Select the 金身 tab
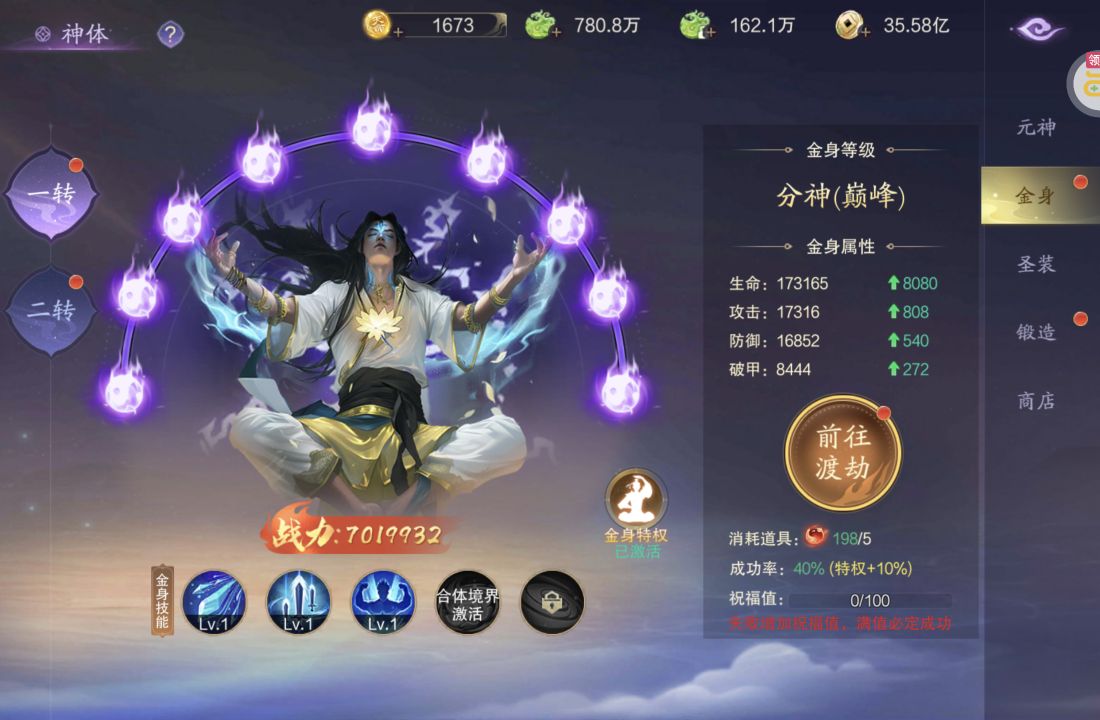Viewport: 1100px width, 720px height. (1036, 196)
